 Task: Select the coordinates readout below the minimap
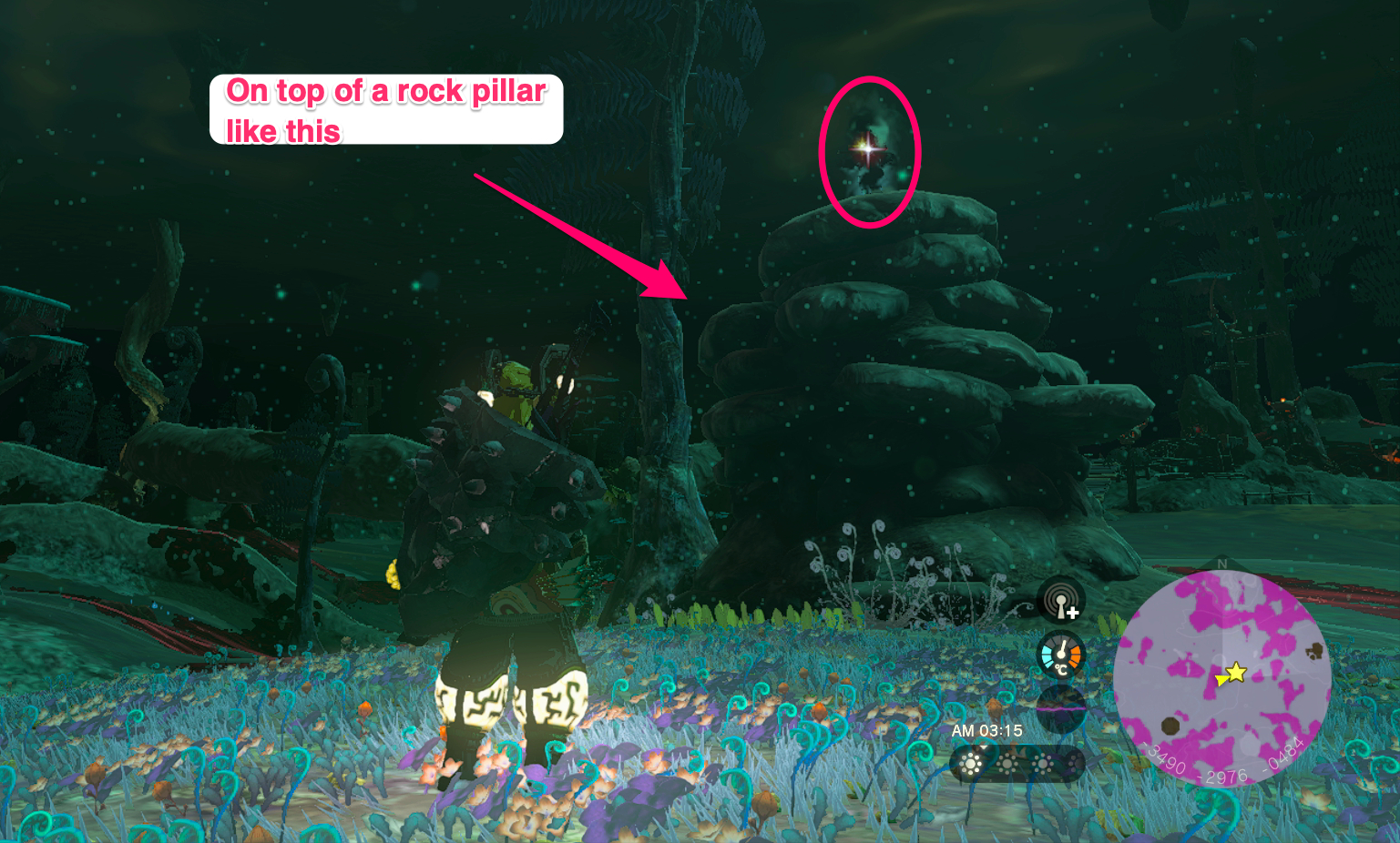tap(1222, 765)
